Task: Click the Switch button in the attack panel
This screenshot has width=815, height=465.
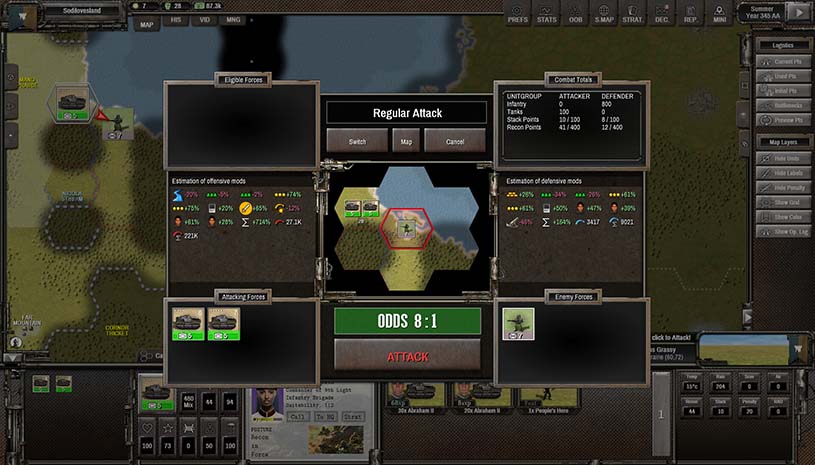Action: click(x=357, y=141)
